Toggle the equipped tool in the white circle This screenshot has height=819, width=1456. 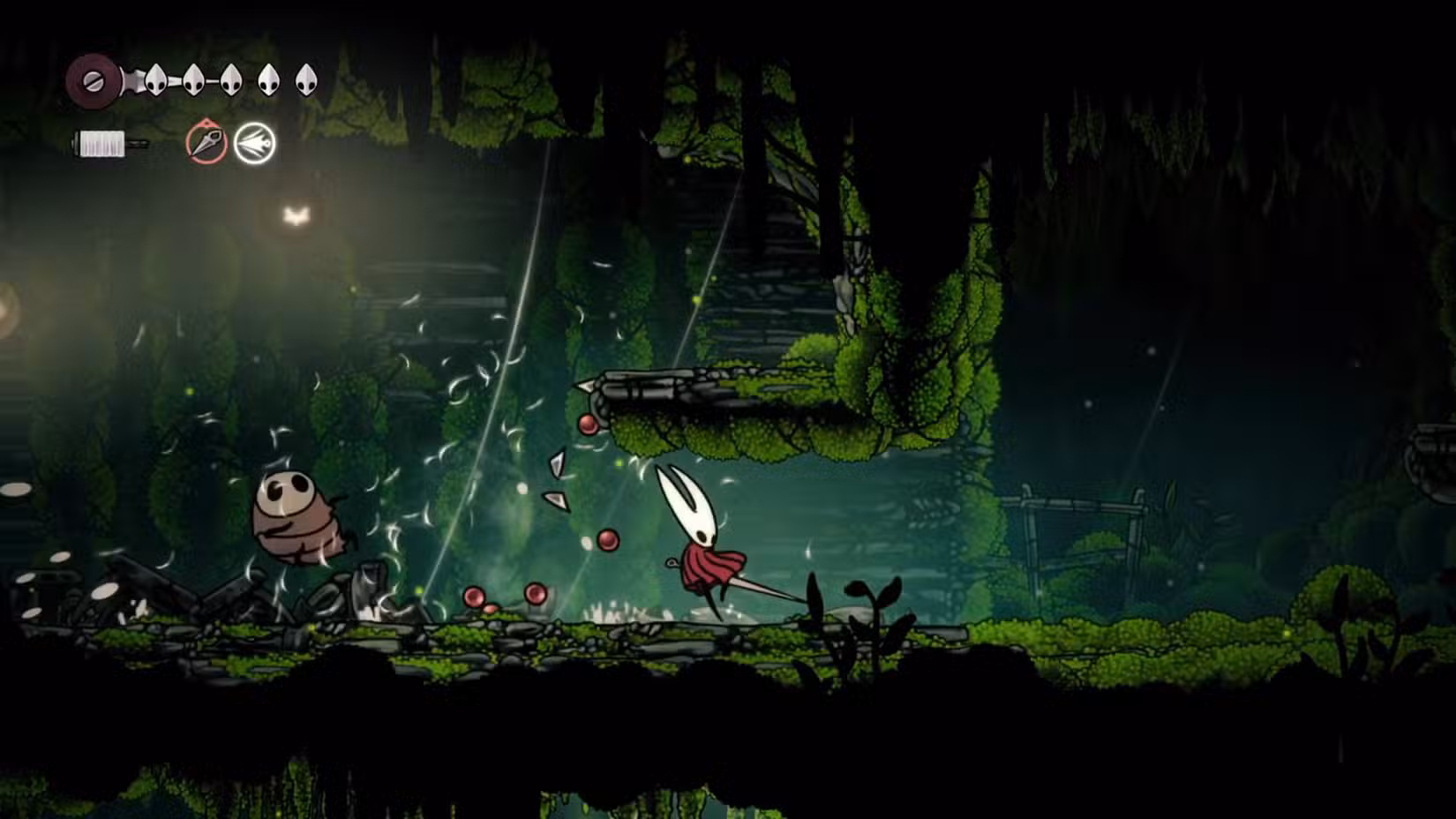pos(255,143)
